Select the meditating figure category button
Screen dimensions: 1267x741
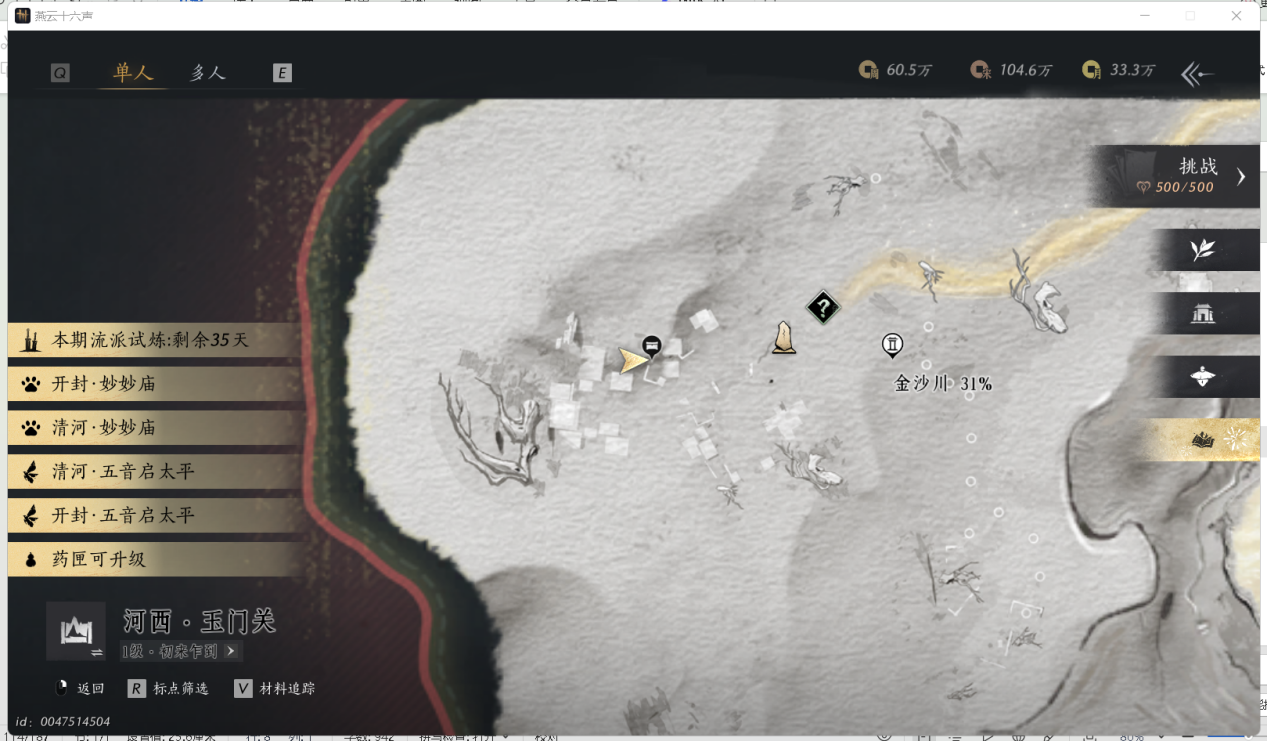point(1203,377)
